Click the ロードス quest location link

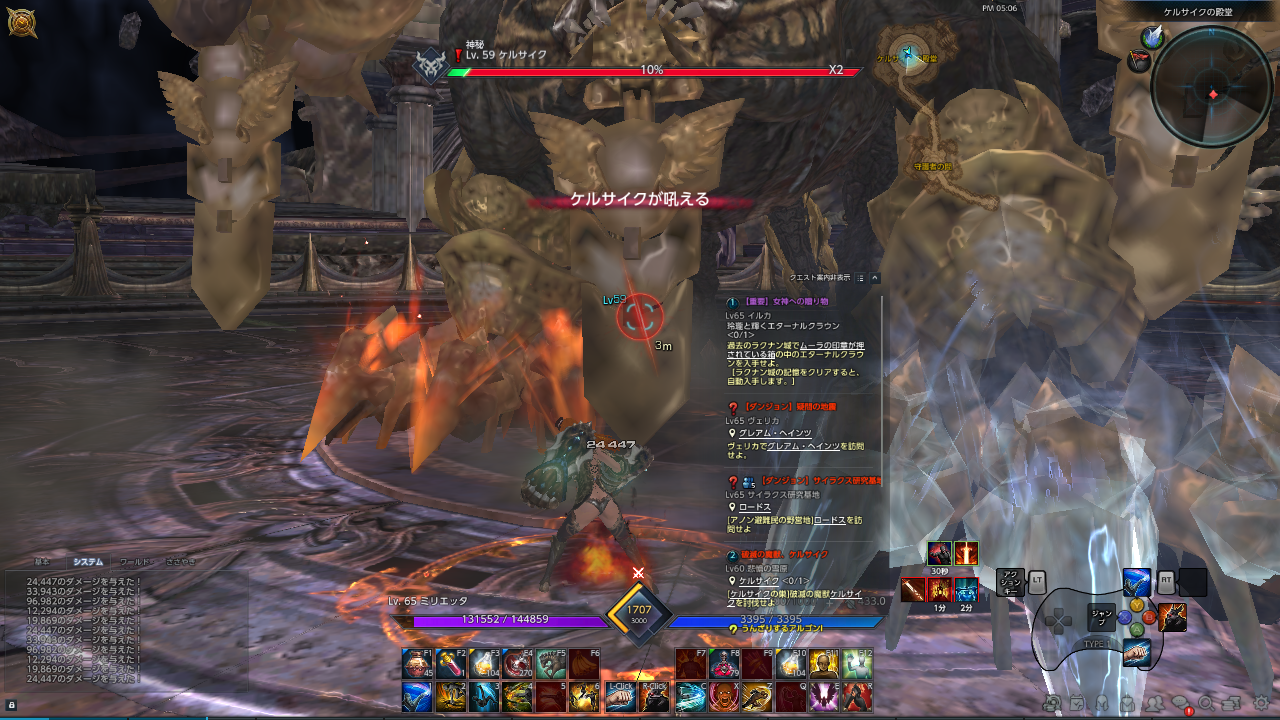pos(755,507)
